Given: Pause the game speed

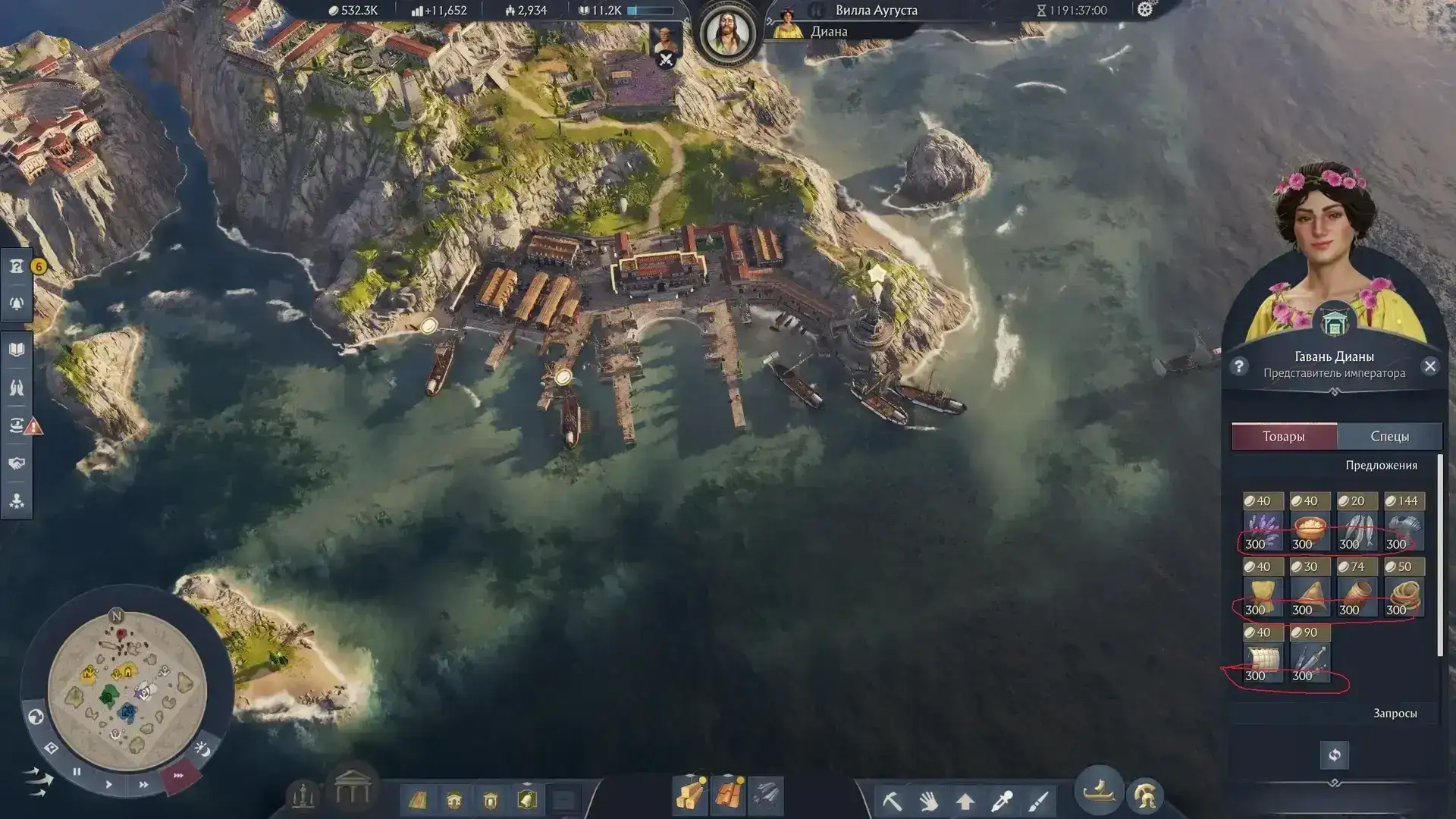Looking at the screenshot, I should point(77,772).
